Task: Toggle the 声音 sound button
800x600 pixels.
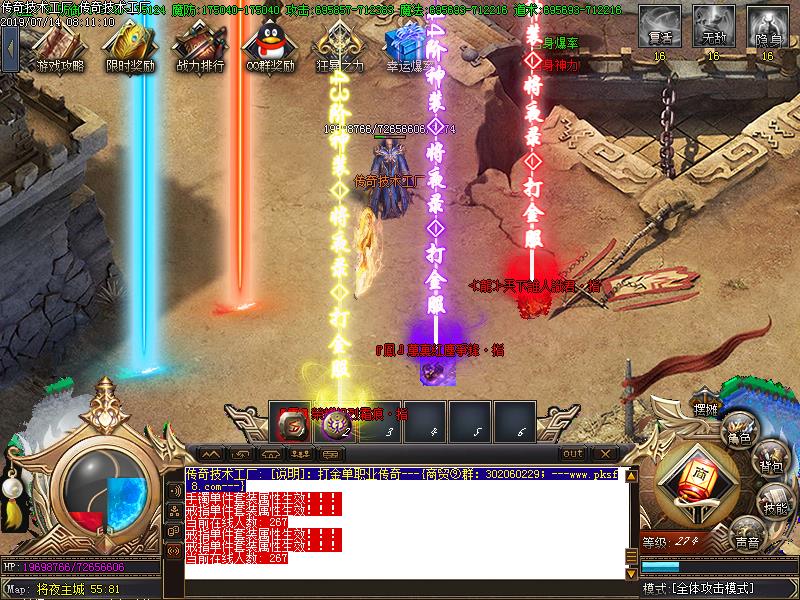Action: click(745, 538)
